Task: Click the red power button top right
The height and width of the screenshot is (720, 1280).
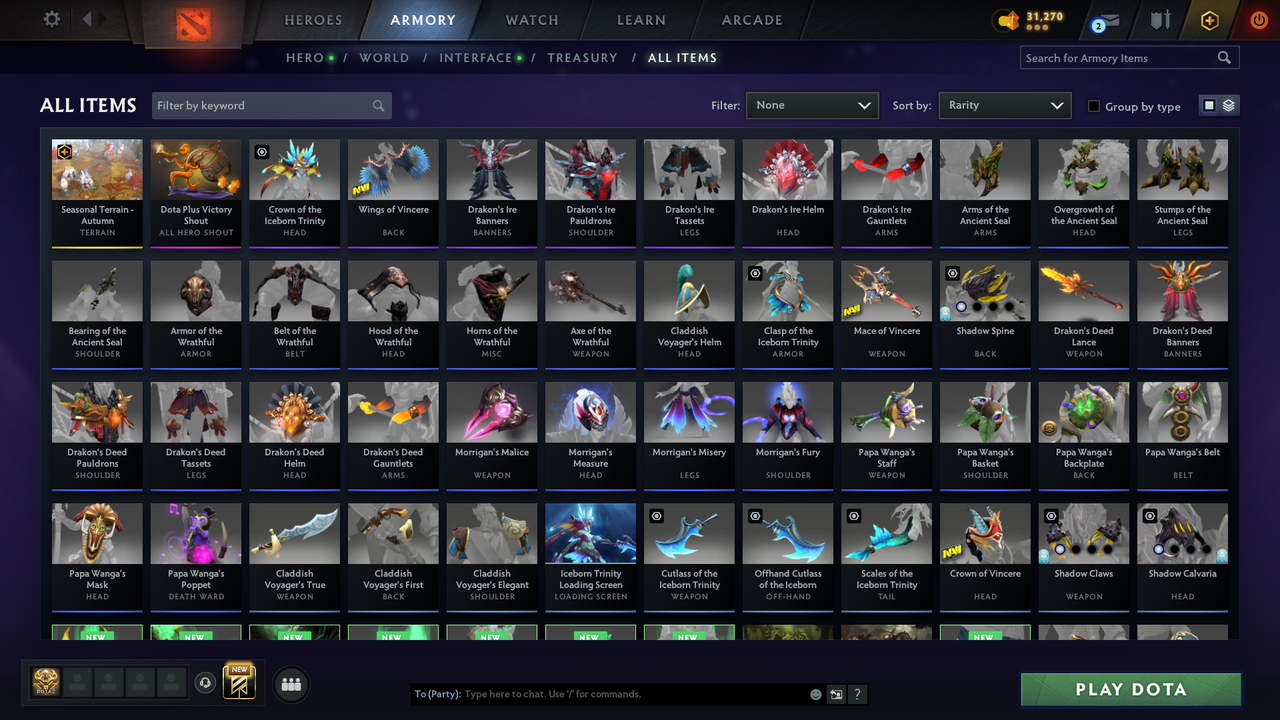Action: coord(1258,19)
